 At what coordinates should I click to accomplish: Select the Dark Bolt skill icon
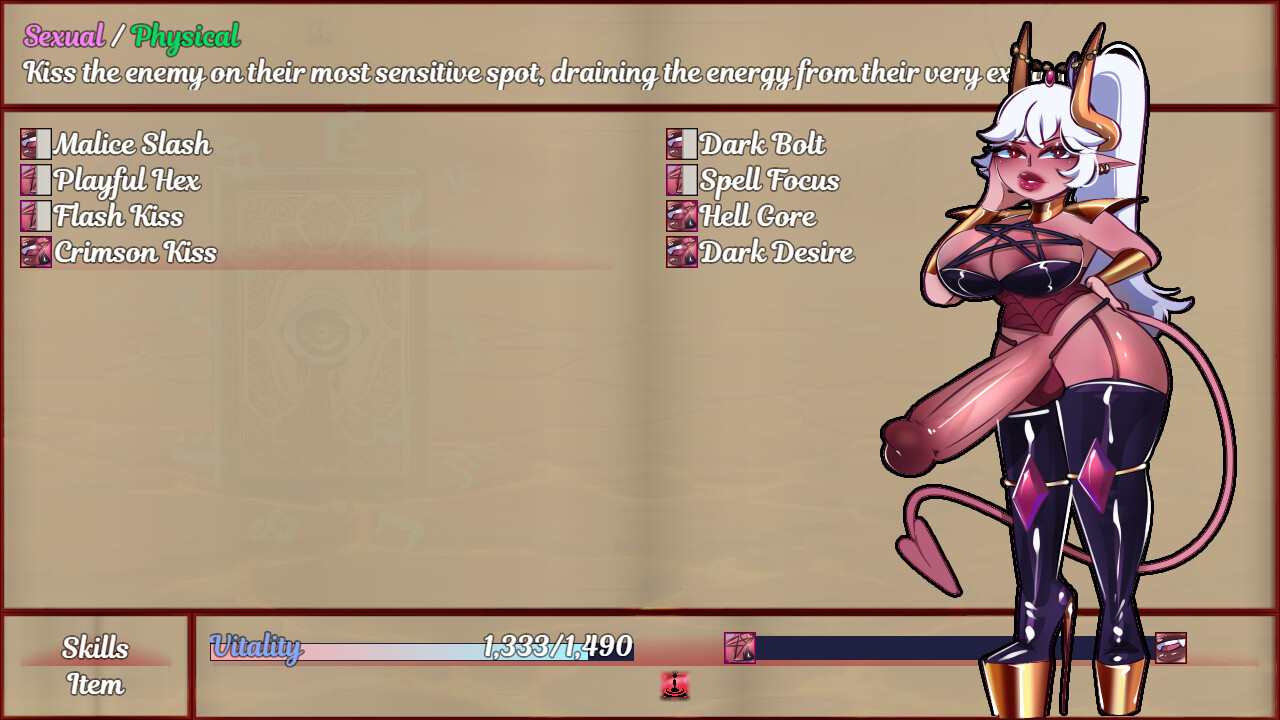pyautogui.click(x=681, y=145)
